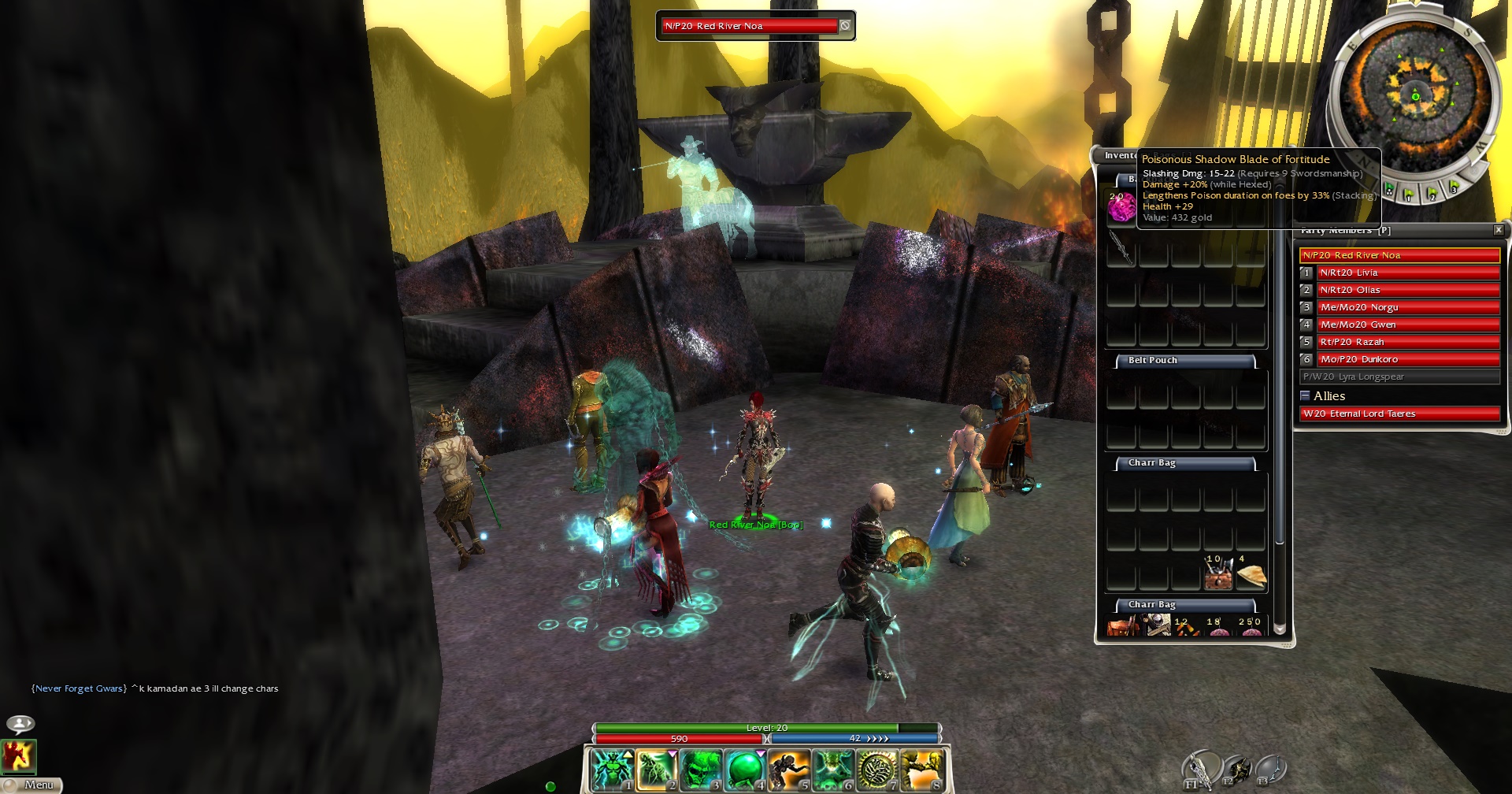The image size is (1512, 794).
Task: Select the toolbox salvage kit item
Action: click(x=1218, y=576)
